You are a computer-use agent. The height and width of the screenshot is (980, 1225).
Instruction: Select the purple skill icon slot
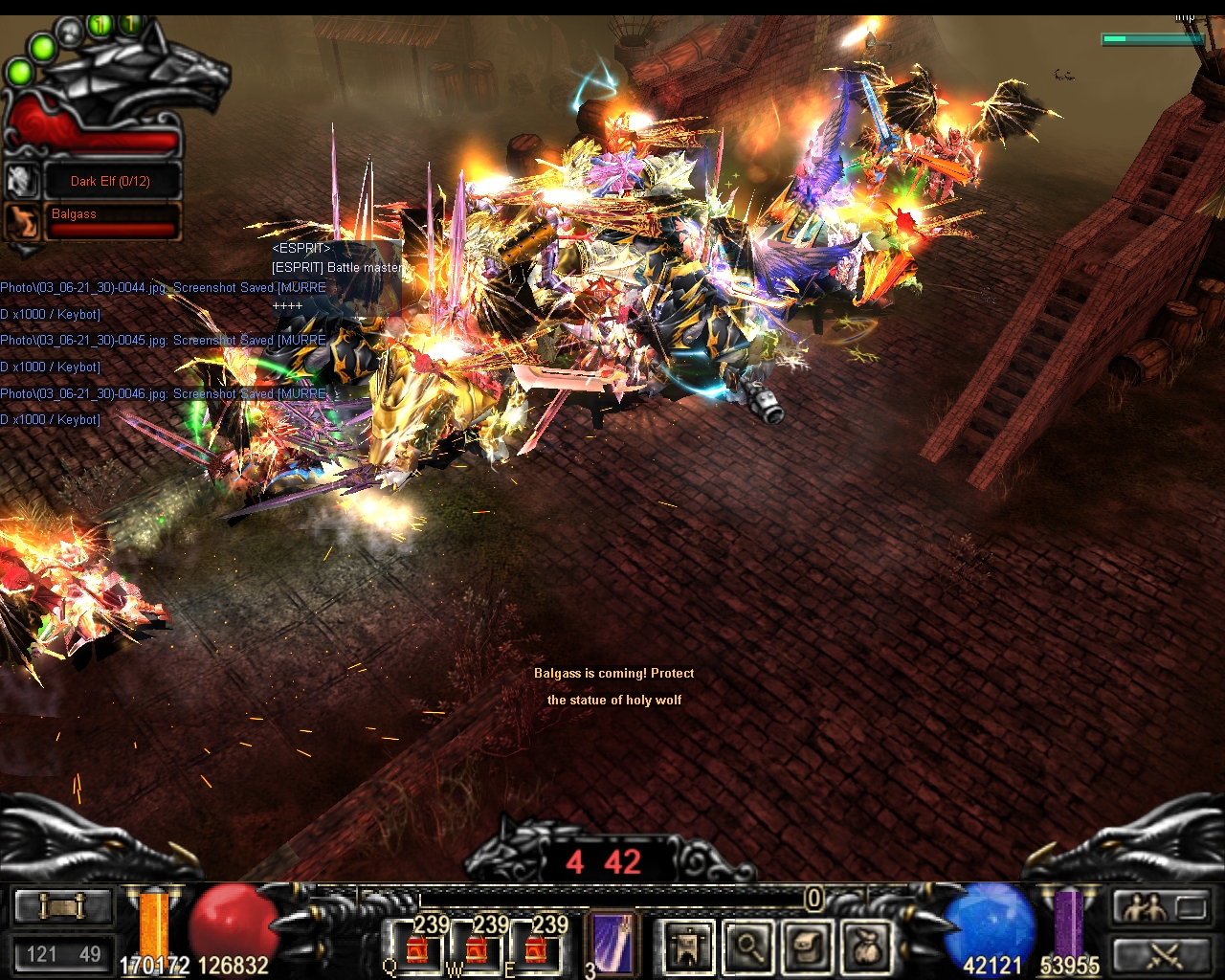coord(612,945)
